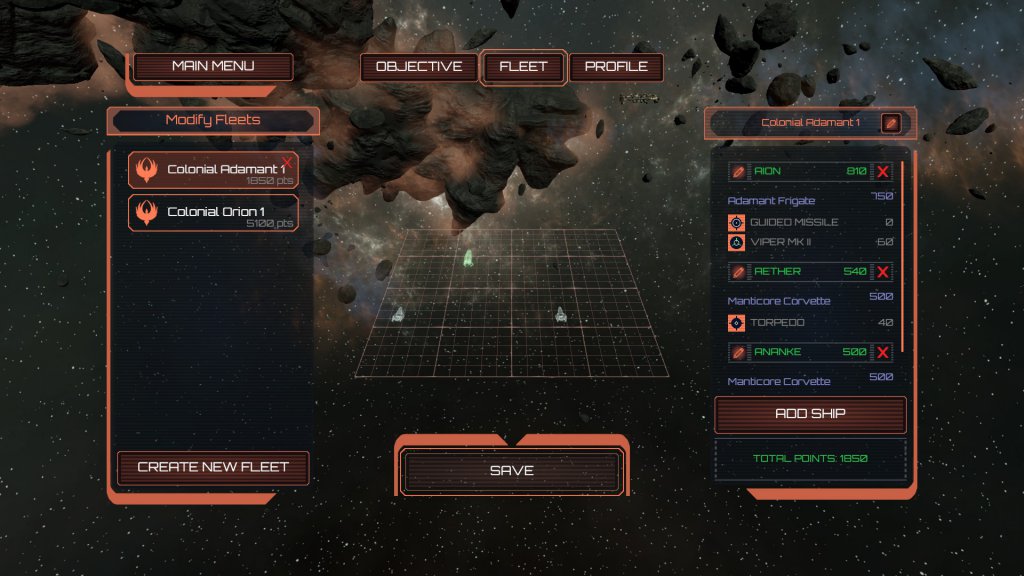Screen dimensions: 1024x576
Task: Remove the AION ship from fleet
Action: click(883, 172)
